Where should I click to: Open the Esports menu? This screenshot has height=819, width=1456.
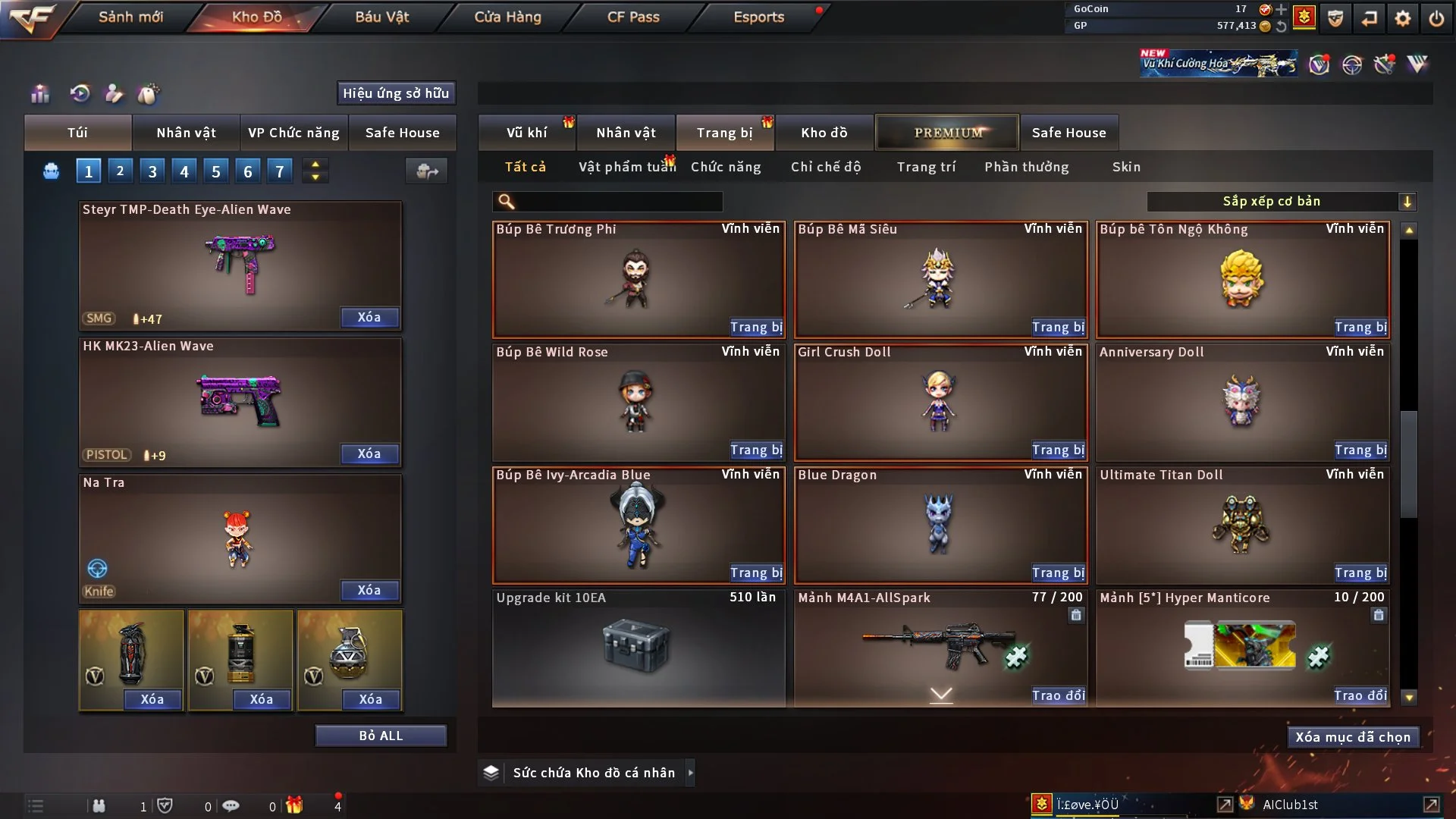758,17
